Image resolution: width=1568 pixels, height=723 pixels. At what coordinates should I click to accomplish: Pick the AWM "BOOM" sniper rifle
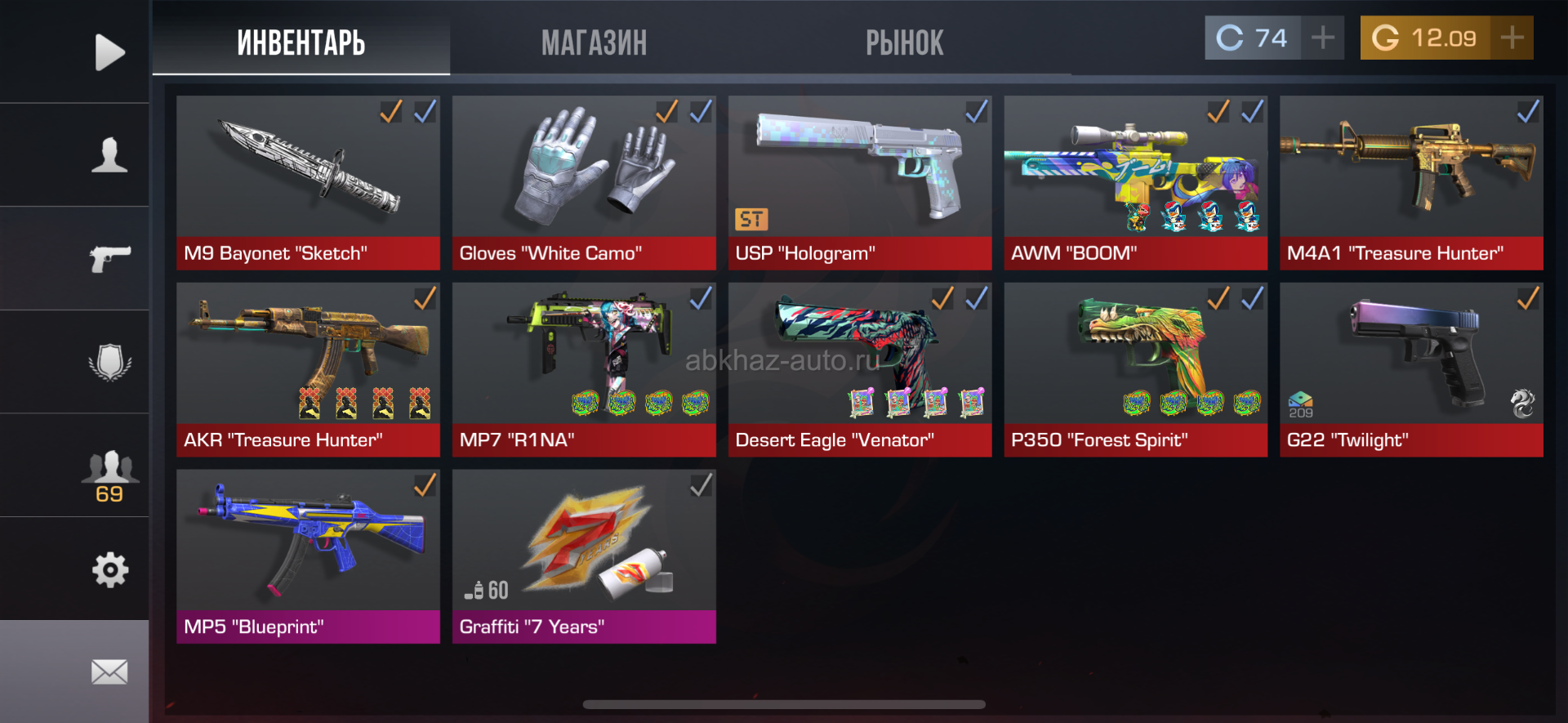pyautogui.click(x=1135, y=182)
